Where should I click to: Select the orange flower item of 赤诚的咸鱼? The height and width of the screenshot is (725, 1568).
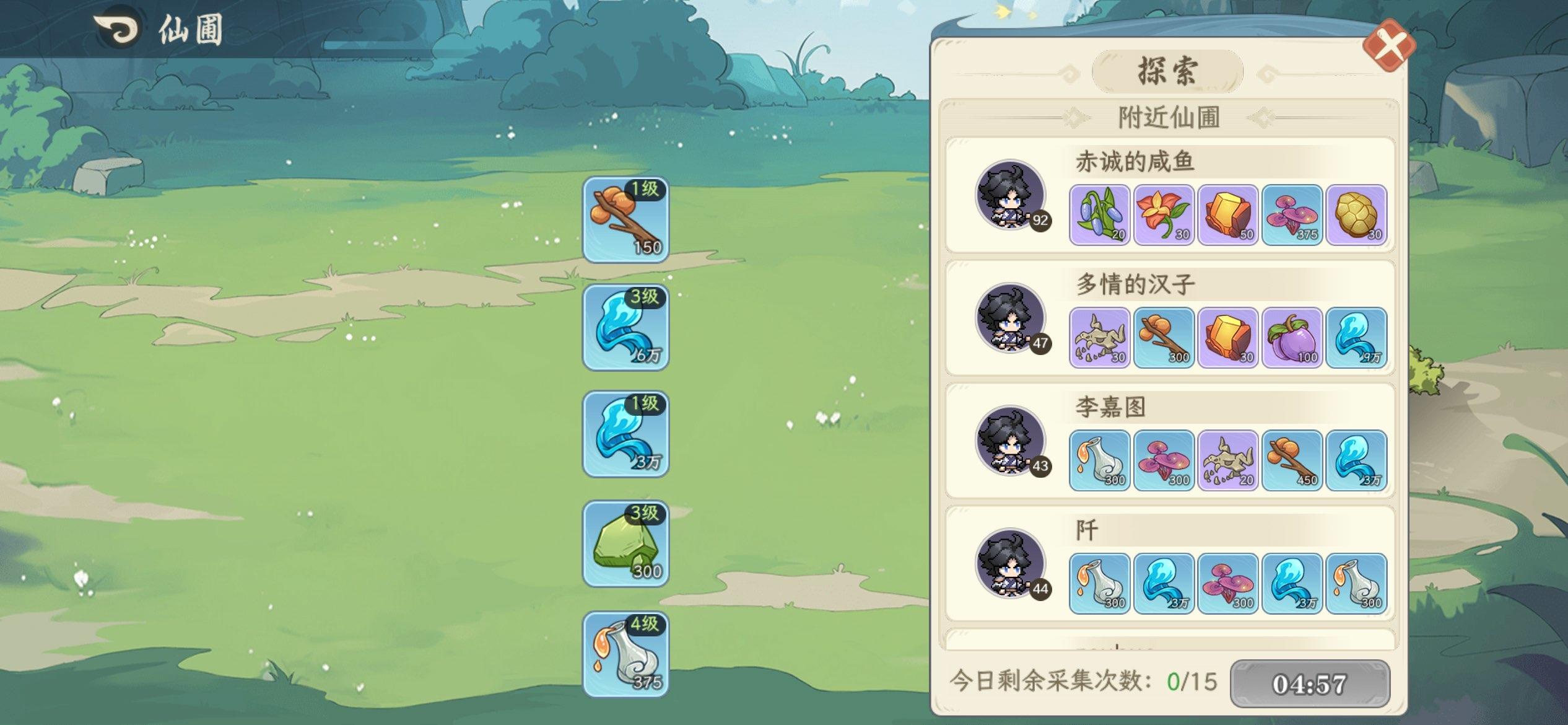click(x=1165, y=216)
